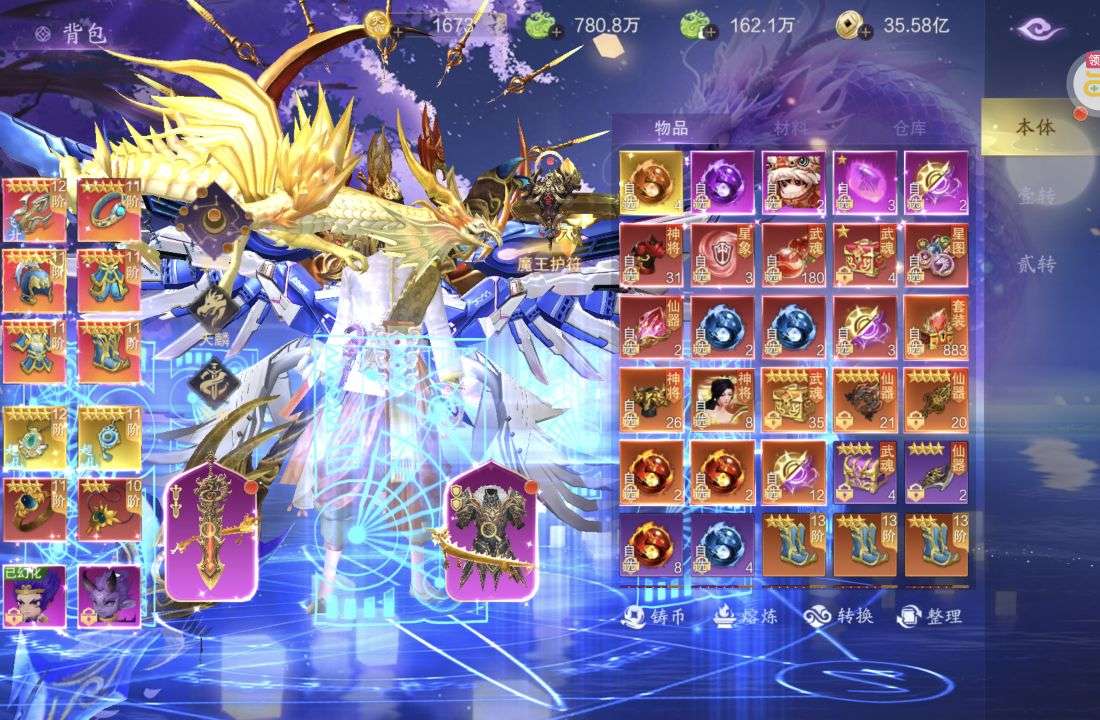Choose the 套装 item with 883 count
Image resolution: width=1100 pixels, height=720 pixels.
pyautogui.click(x=936, y=327)
